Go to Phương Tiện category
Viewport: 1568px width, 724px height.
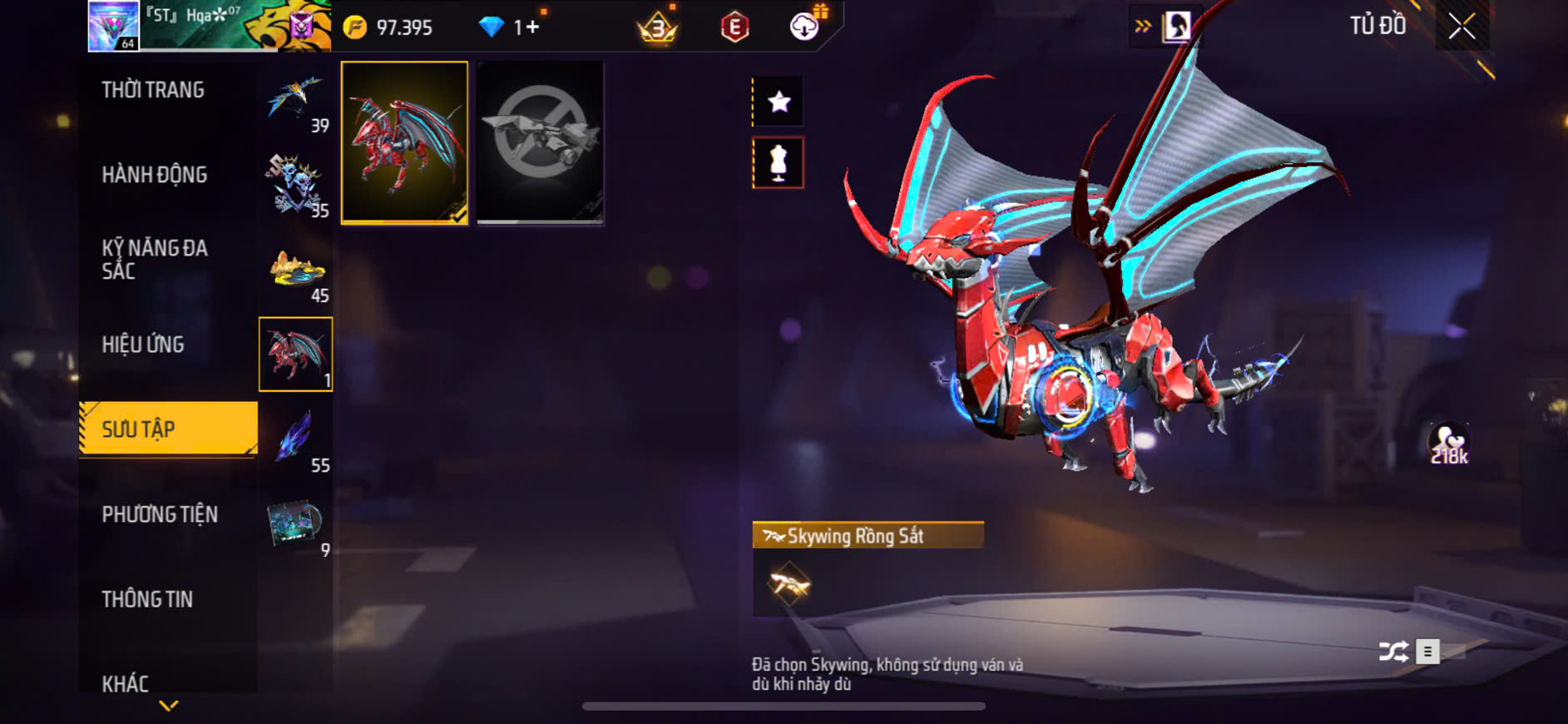pos(160,514)
